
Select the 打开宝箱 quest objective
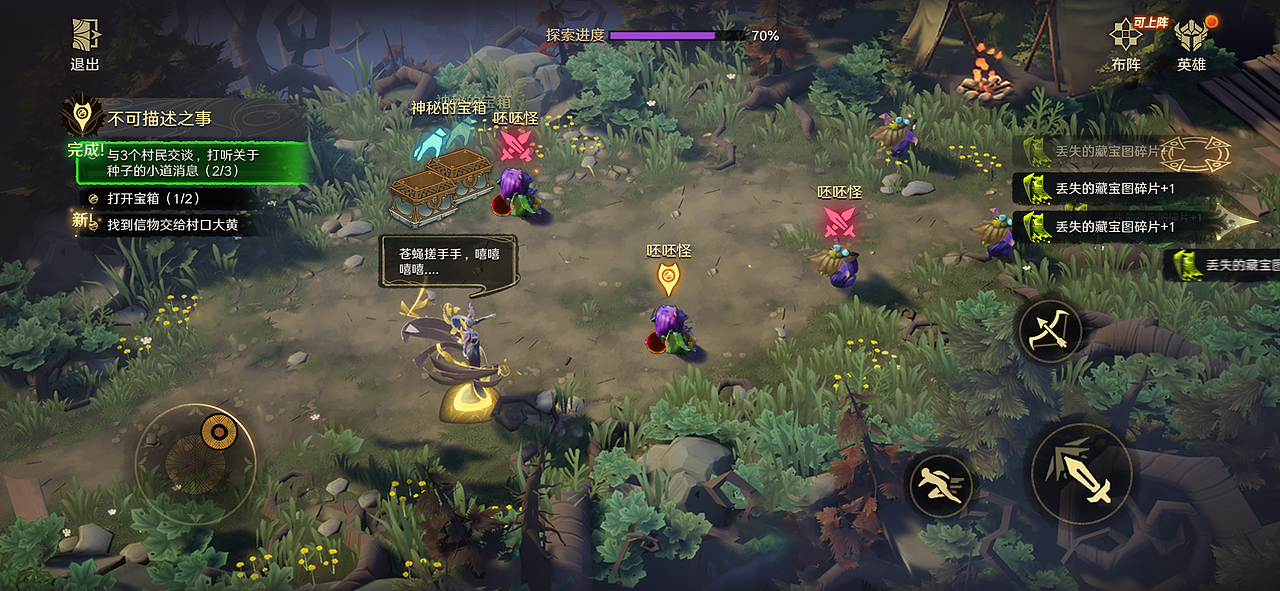[153, 198]
